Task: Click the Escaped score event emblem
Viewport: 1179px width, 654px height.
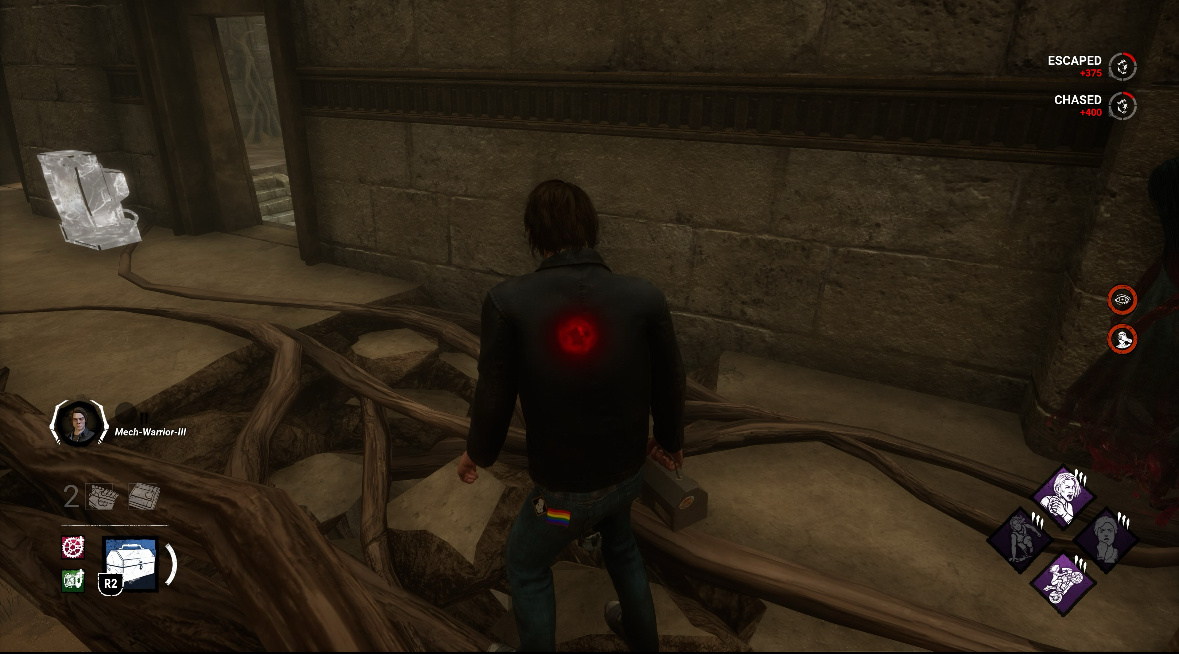Action: pos(1123,66)
